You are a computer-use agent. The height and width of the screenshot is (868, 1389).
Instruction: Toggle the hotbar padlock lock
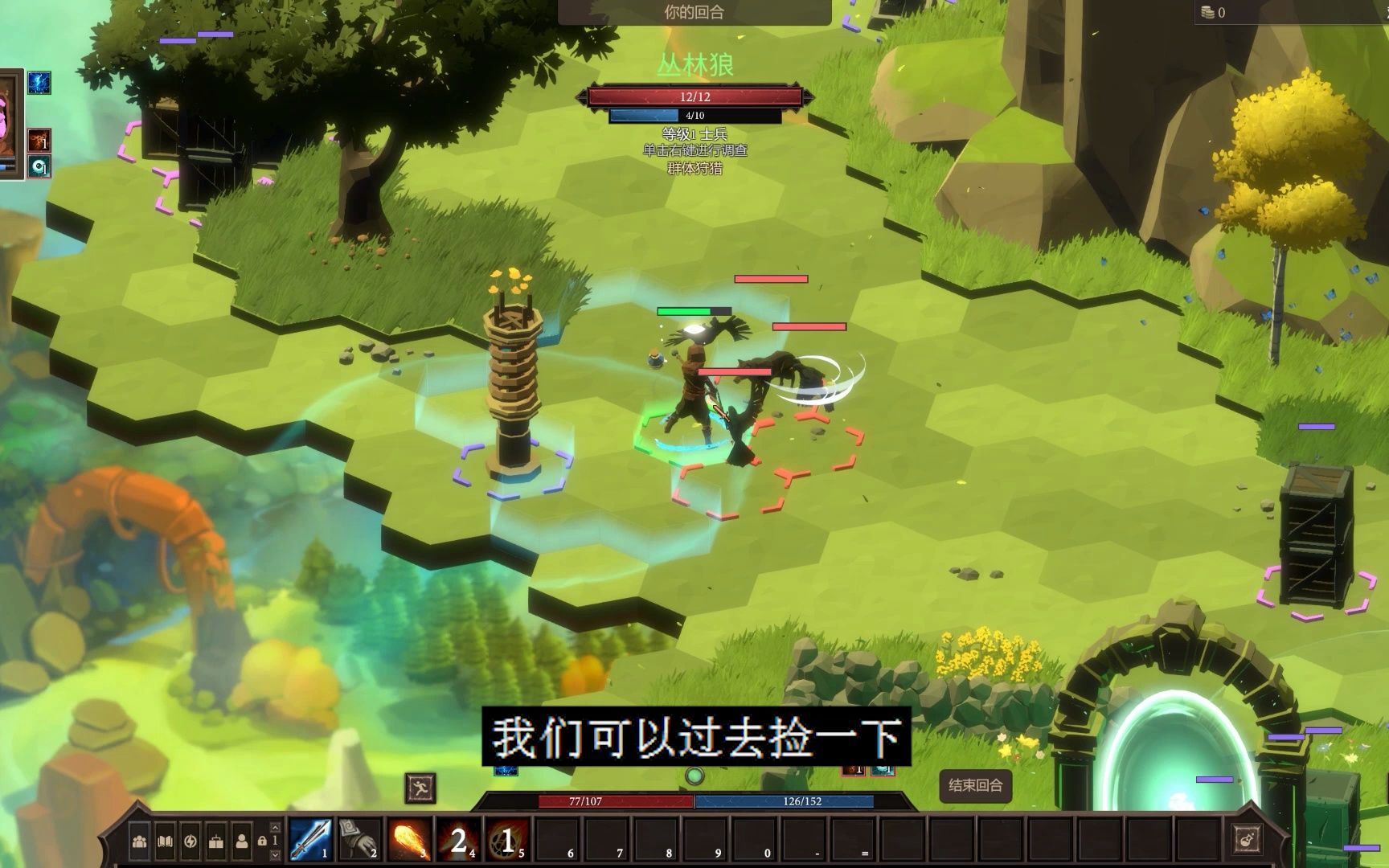tap(262, 841)
